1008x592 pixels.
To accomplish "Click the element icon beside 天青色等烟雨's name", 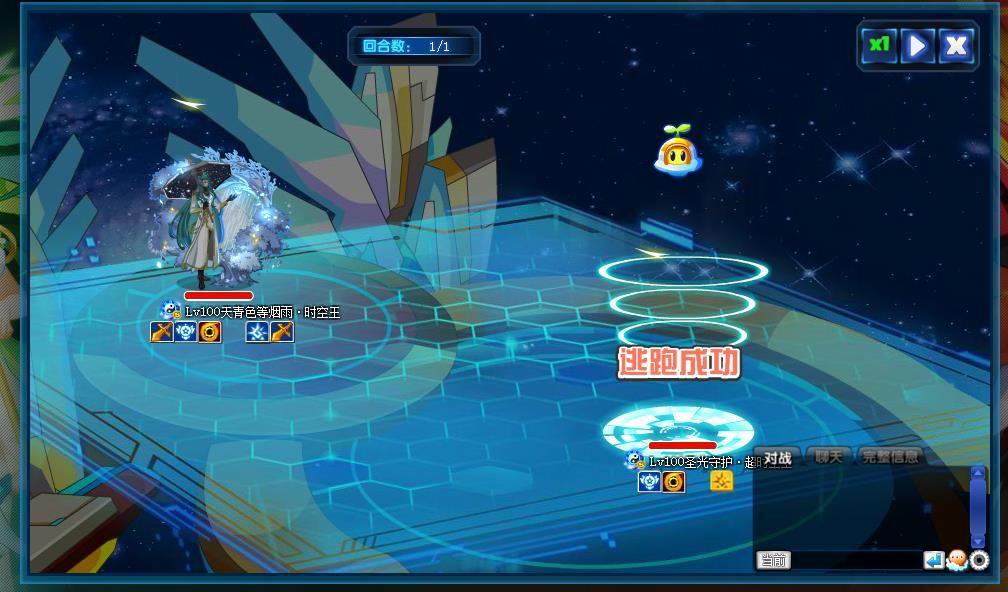I will tap(171, 311).
